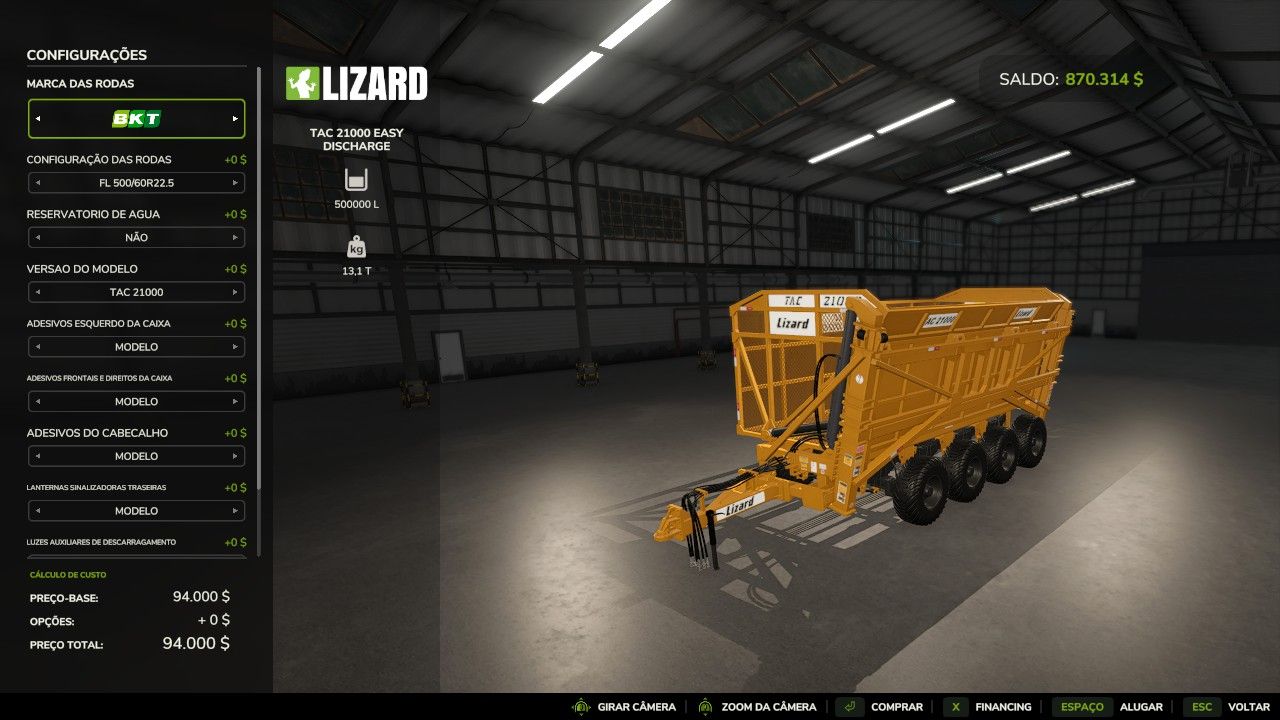Select the next wheel brand after BKT
Image resolution: width=1280 pixels, height=720 pixels.
(235, 118)
